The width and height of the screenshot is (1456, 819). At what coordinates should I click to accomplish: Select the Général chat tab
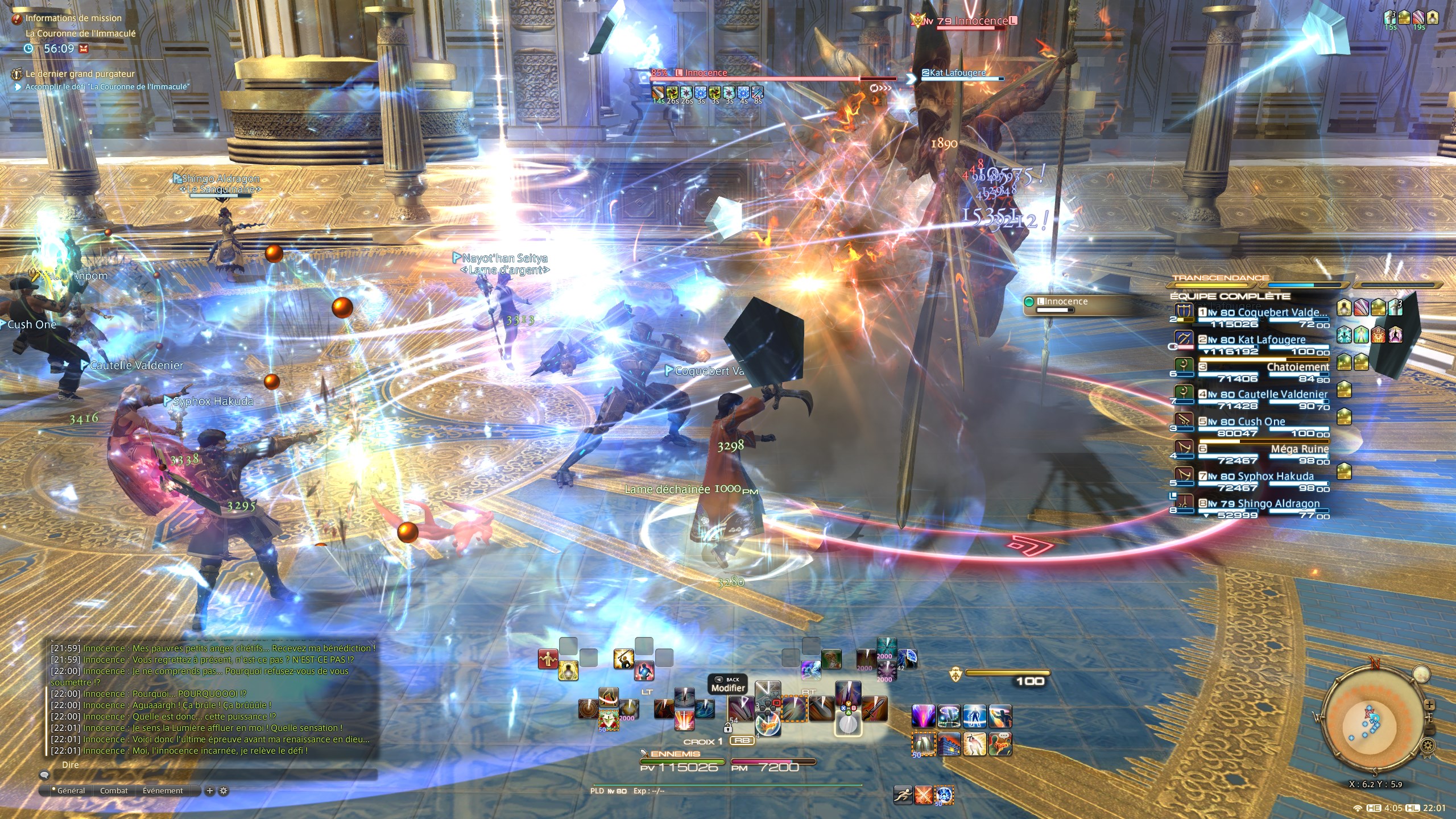point(71,791)
